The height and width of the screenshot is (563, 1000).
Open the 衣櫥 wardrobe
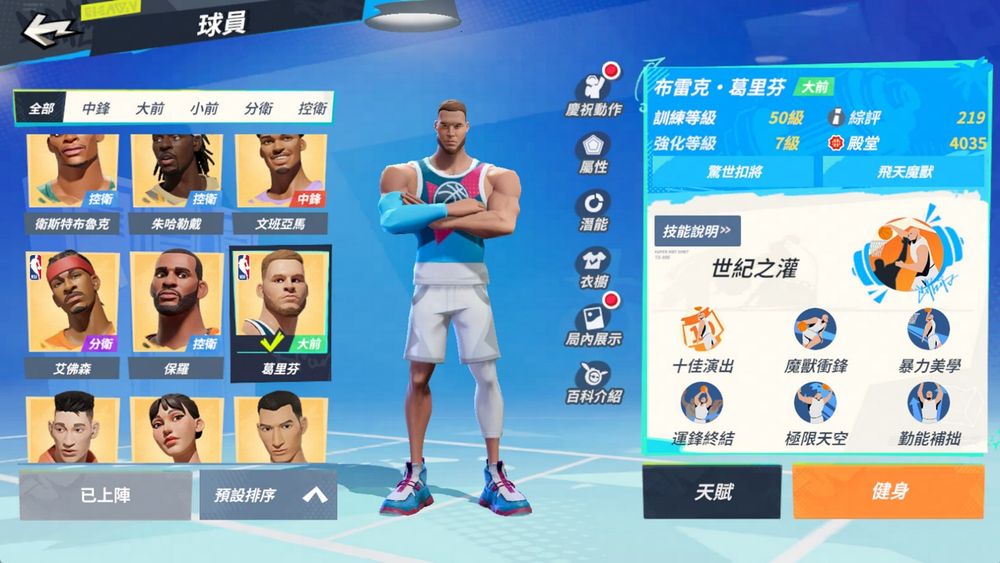pyautogui.click(x=593, y=268)
